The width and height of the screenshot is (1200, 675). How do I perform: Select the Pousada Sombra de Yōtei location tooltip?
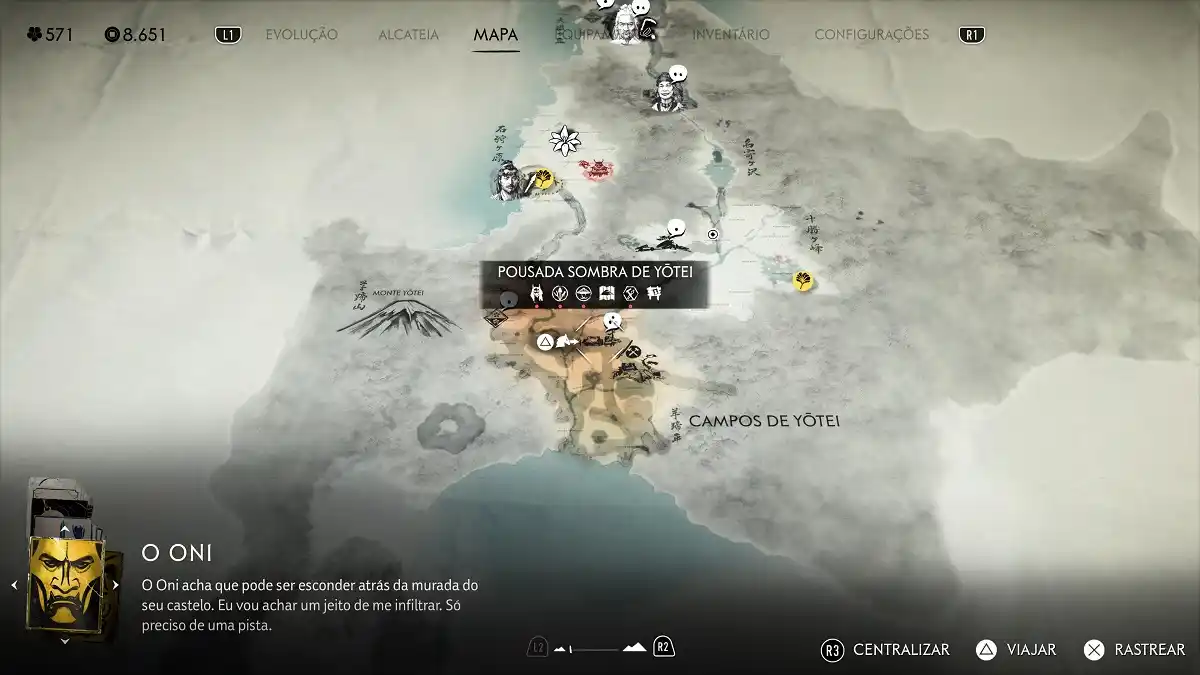pyautogui.click(x=595, y=283)
